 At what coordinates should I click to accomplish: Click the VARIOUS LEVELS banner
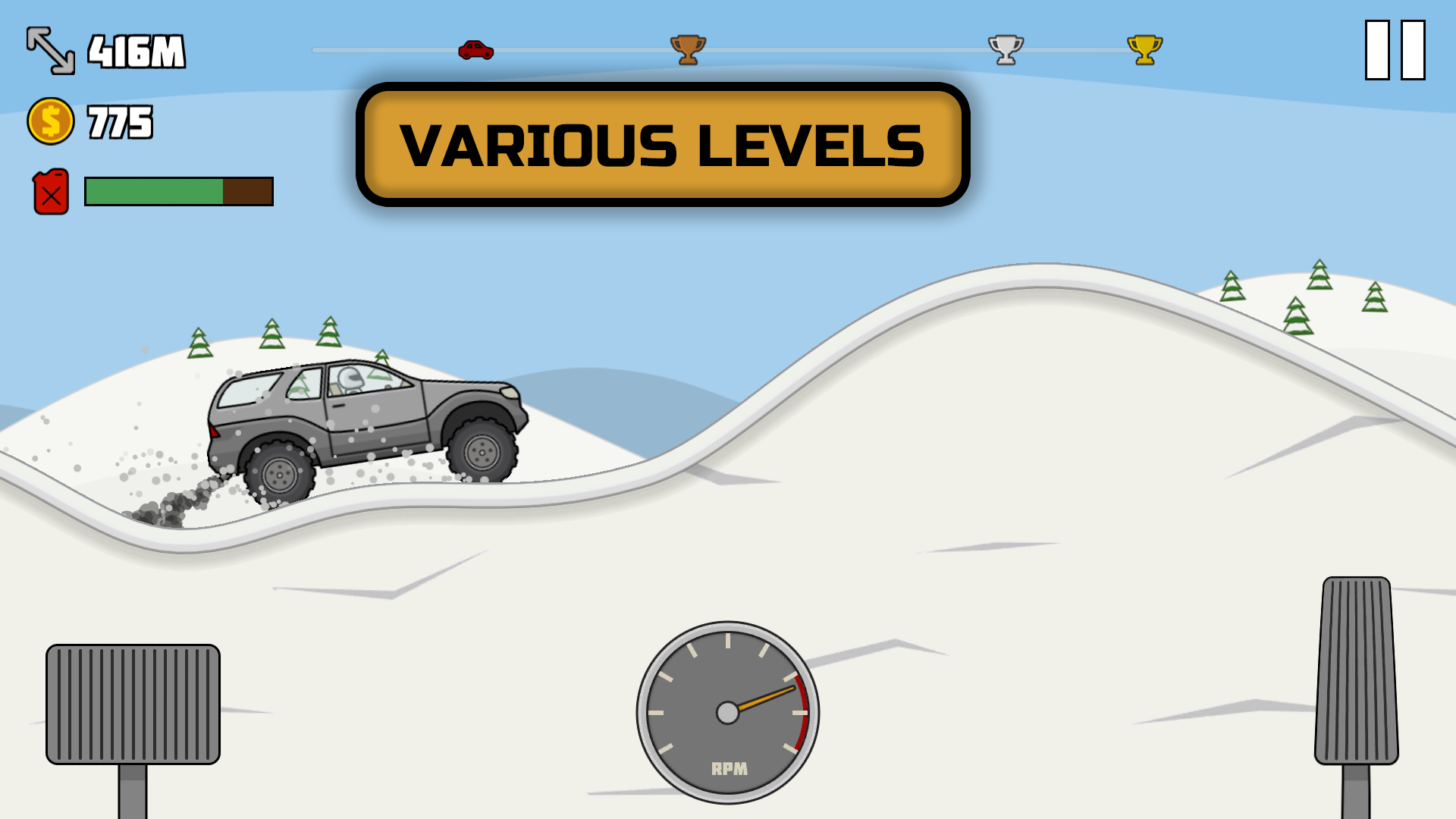(662, 142)
